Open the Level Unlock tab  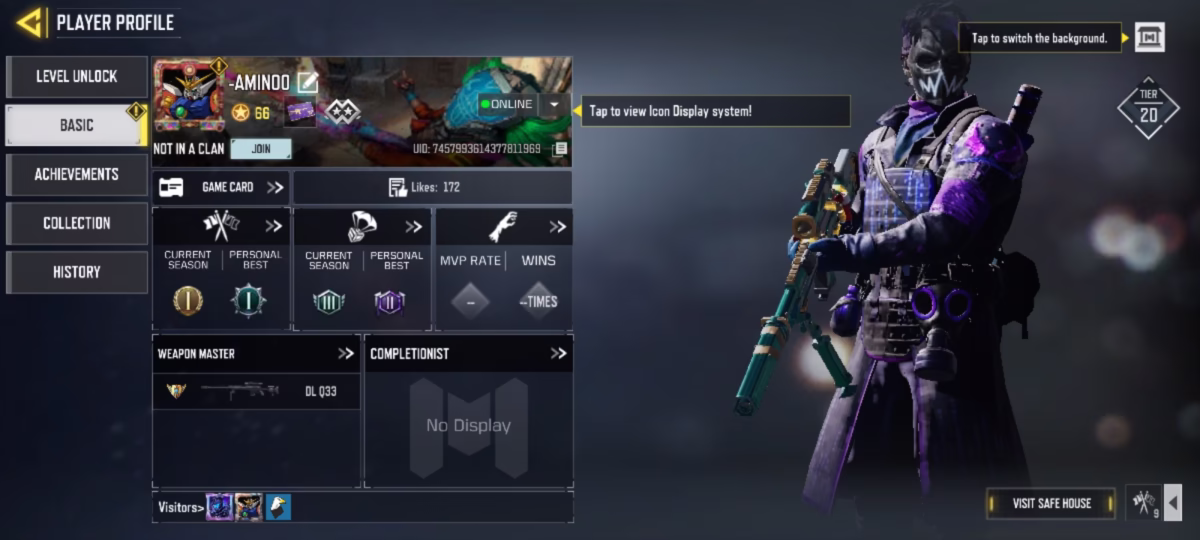76,77
